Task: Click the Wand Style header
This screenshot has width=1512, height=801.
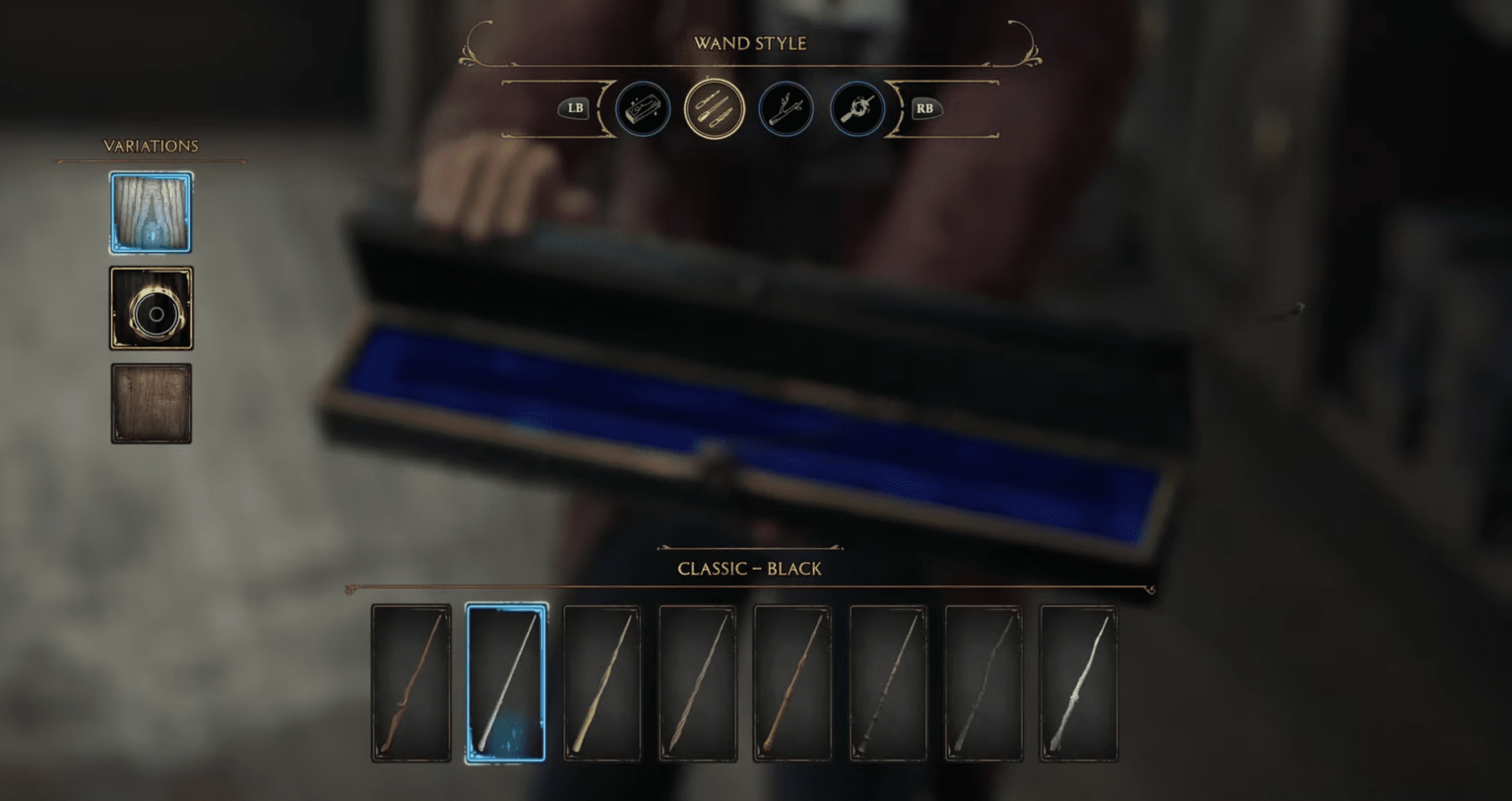Action: (751, 43)
